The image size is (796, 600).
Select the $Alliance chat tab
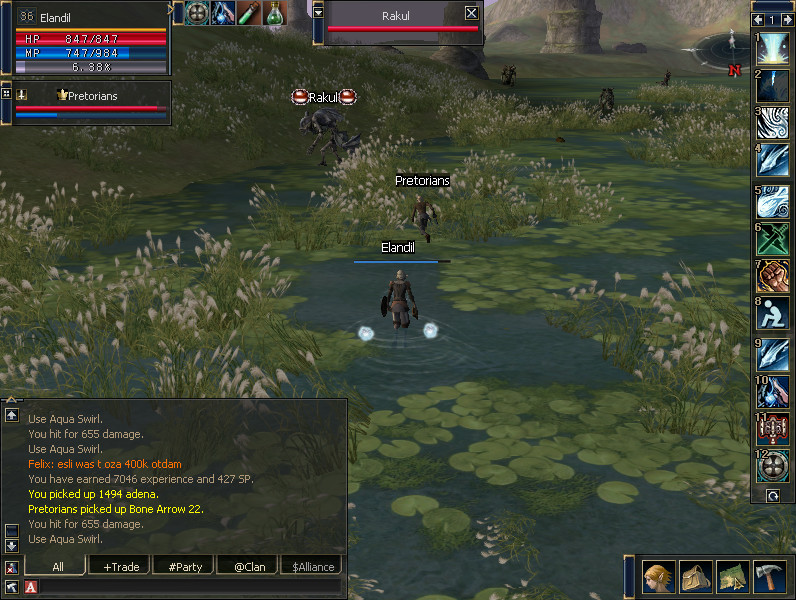[310, 567]
